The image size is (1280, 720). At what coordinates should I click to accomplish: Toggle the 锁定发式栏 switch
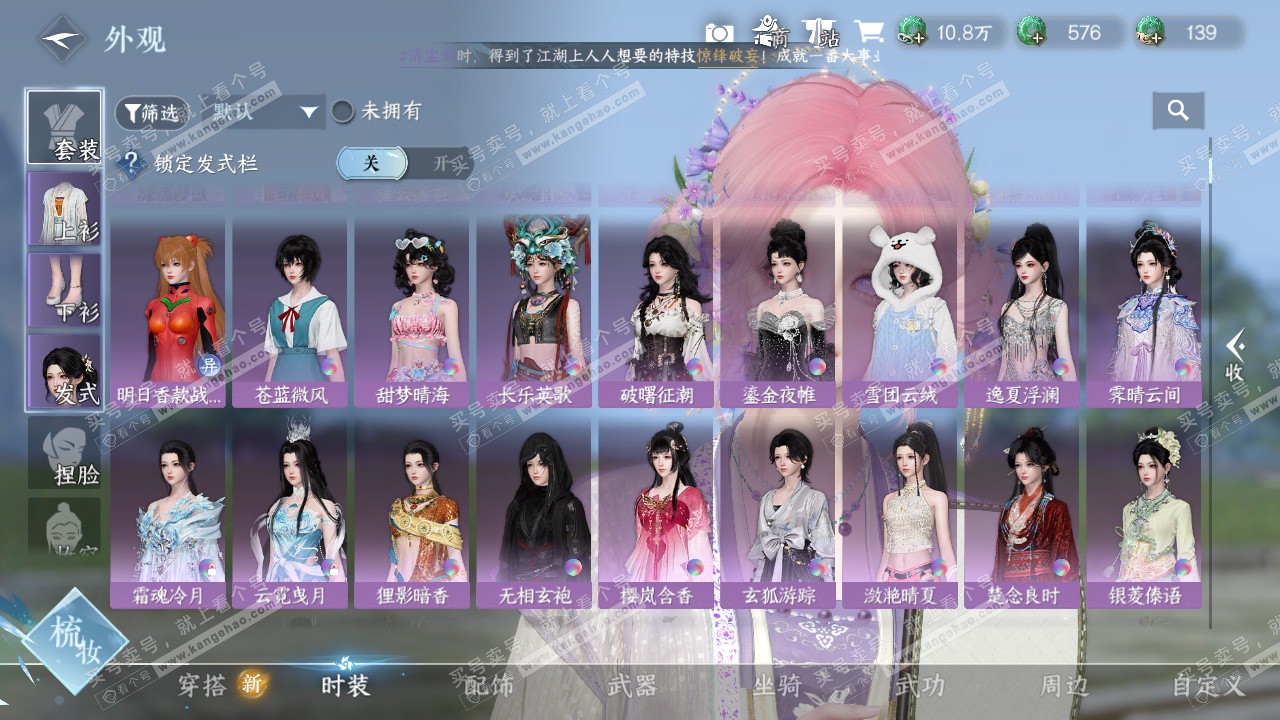click(x=403, y=163)
